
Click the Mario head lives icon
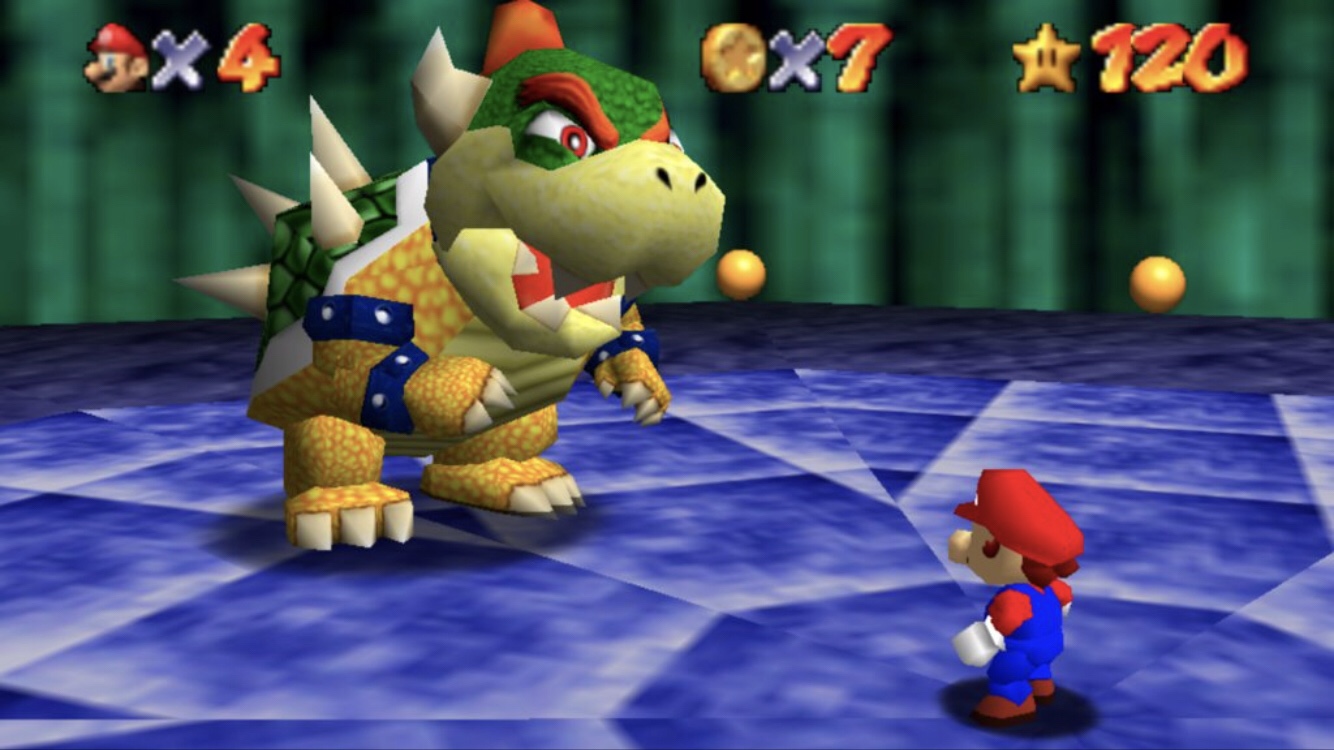click(x=116, y=57)
